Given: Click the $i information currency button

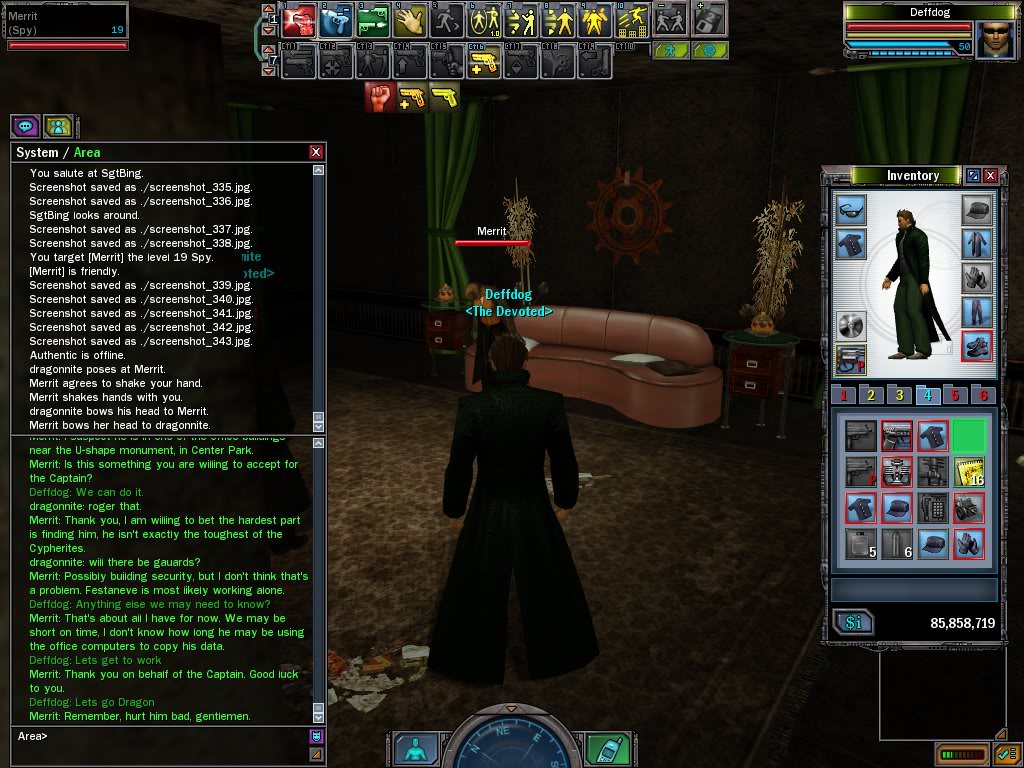Looking at the screenshot, I should click(854, 623).
